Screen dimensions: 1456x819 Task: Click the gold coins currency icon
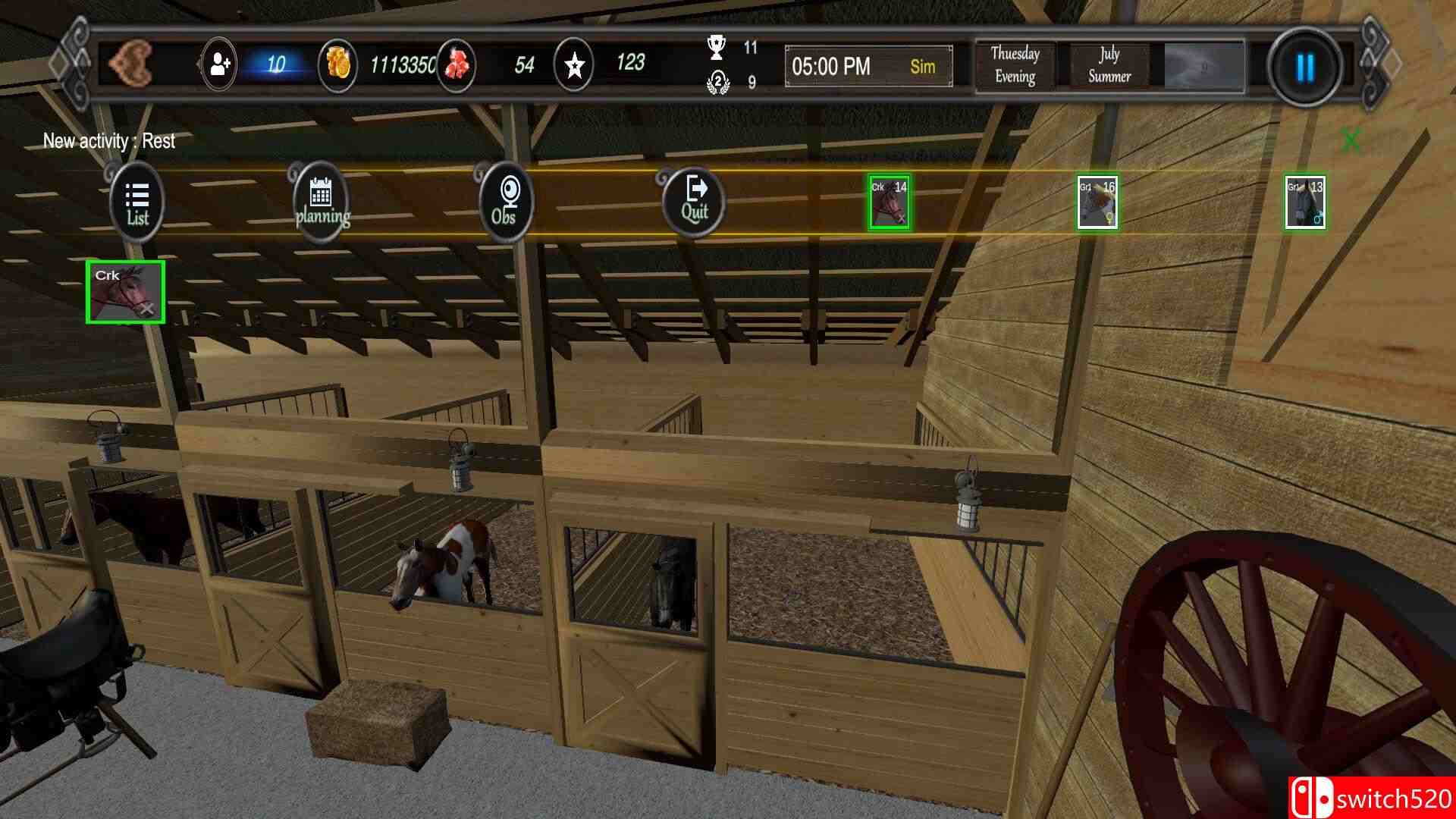click(339, 66)
